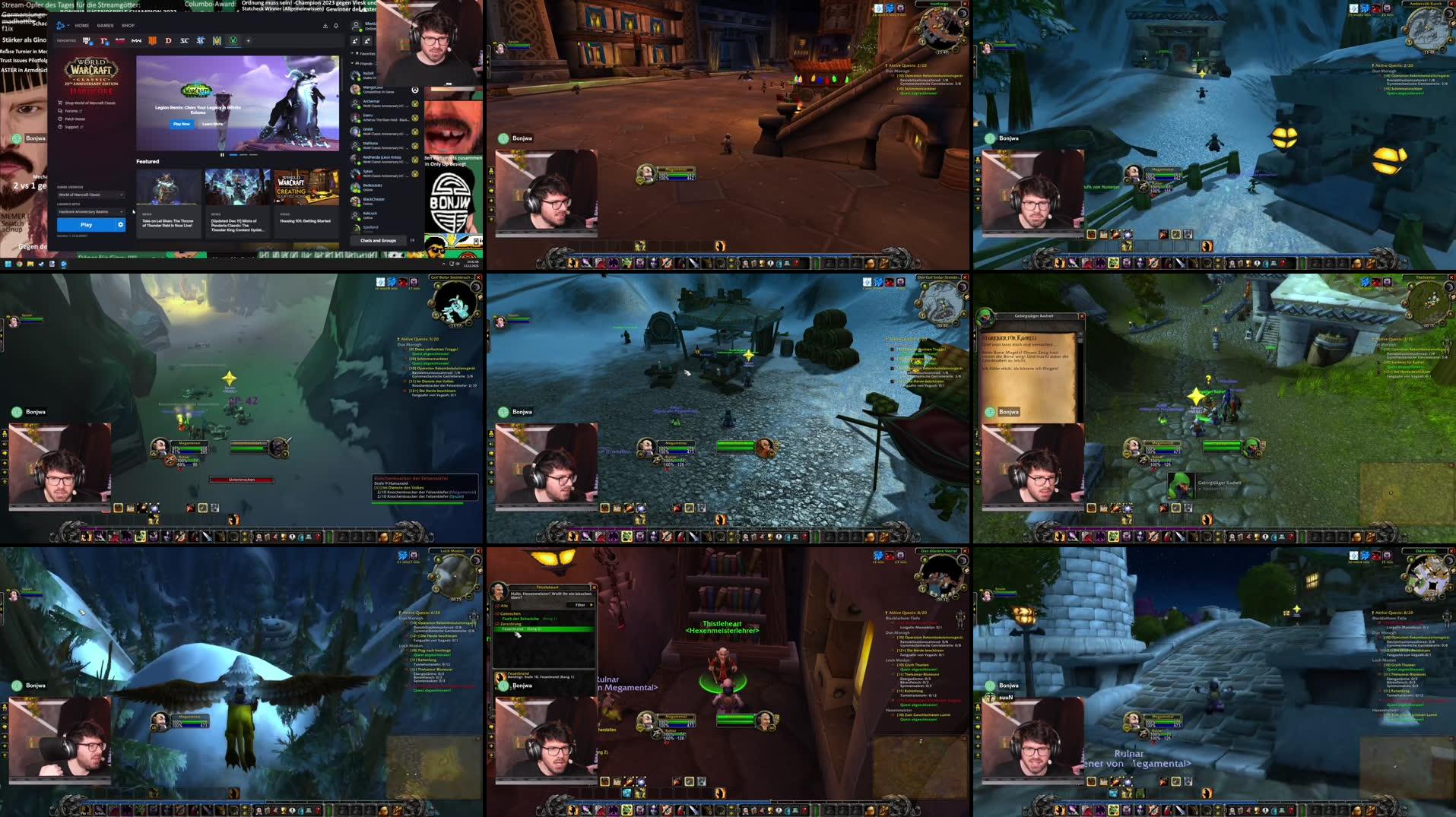This screenshot has width=1456, height=817.
Task: Open the Filter dropdown in Thistleheart's trainer window
Action: (x=580, y=605)
